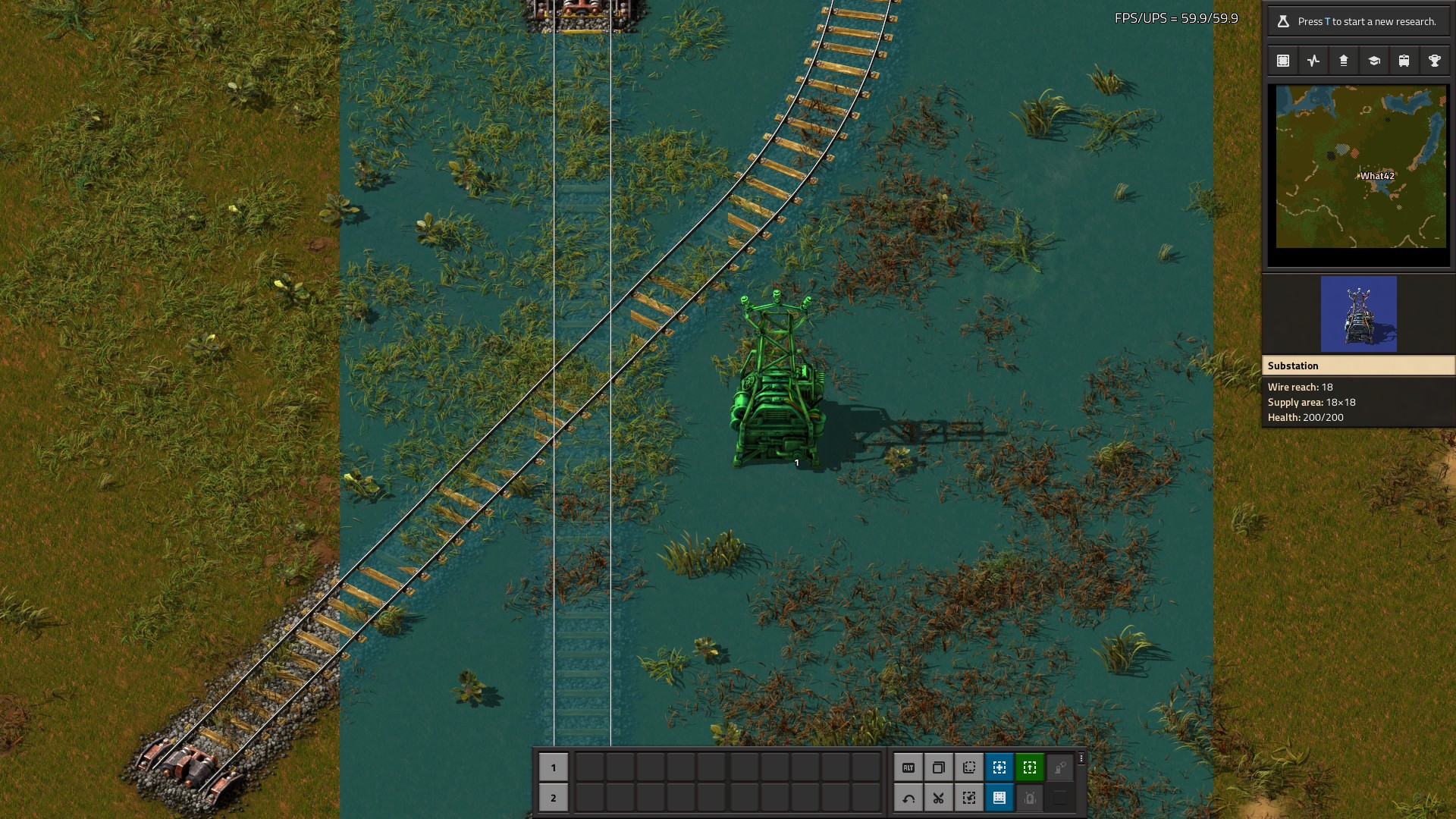Select quickbar row number 2 button
Viewport: 1456px width, 819px height.
tap(554, 798)
